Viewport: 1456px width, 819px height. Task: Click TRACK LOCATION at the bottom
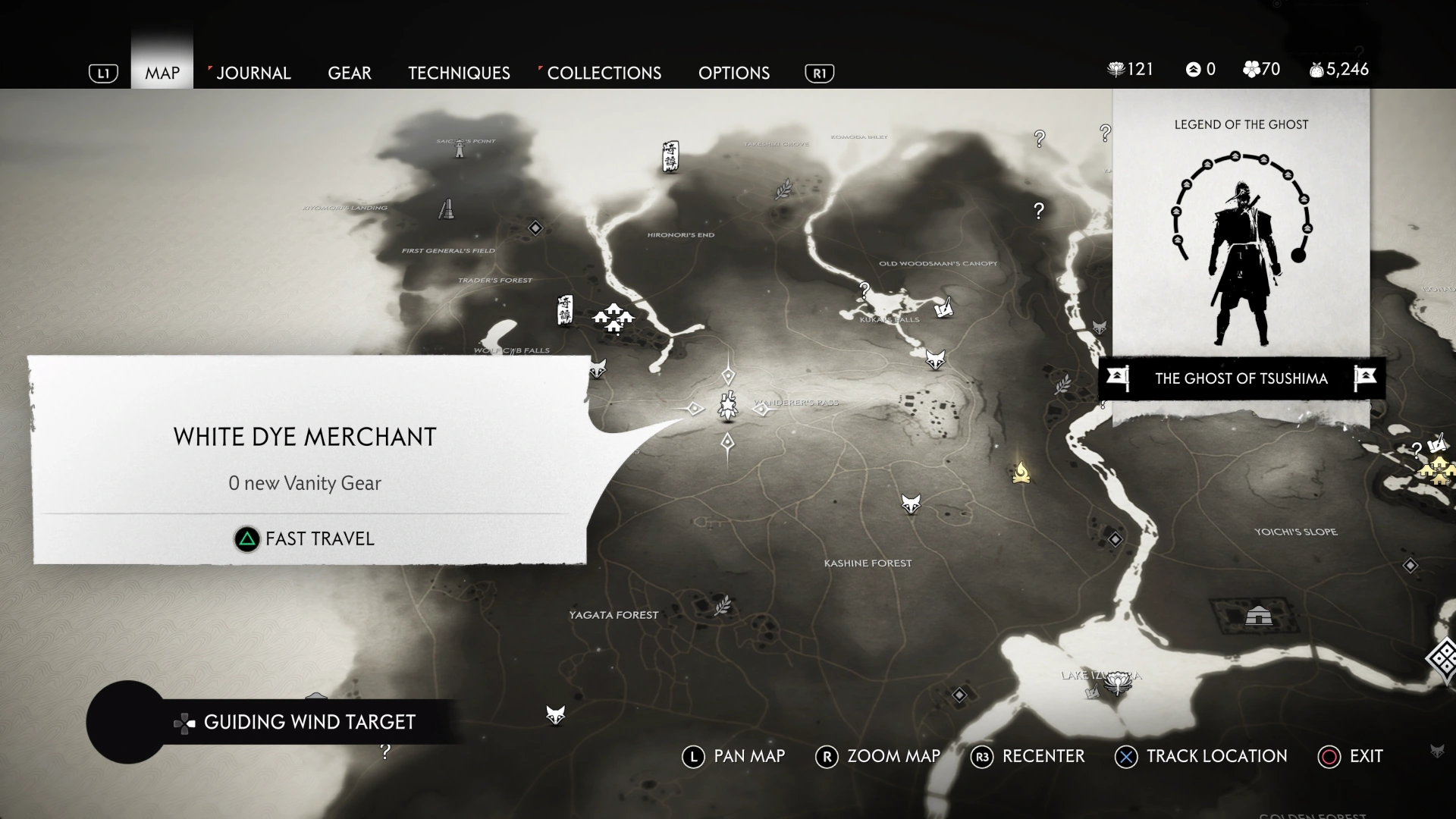coord(1200,756)
